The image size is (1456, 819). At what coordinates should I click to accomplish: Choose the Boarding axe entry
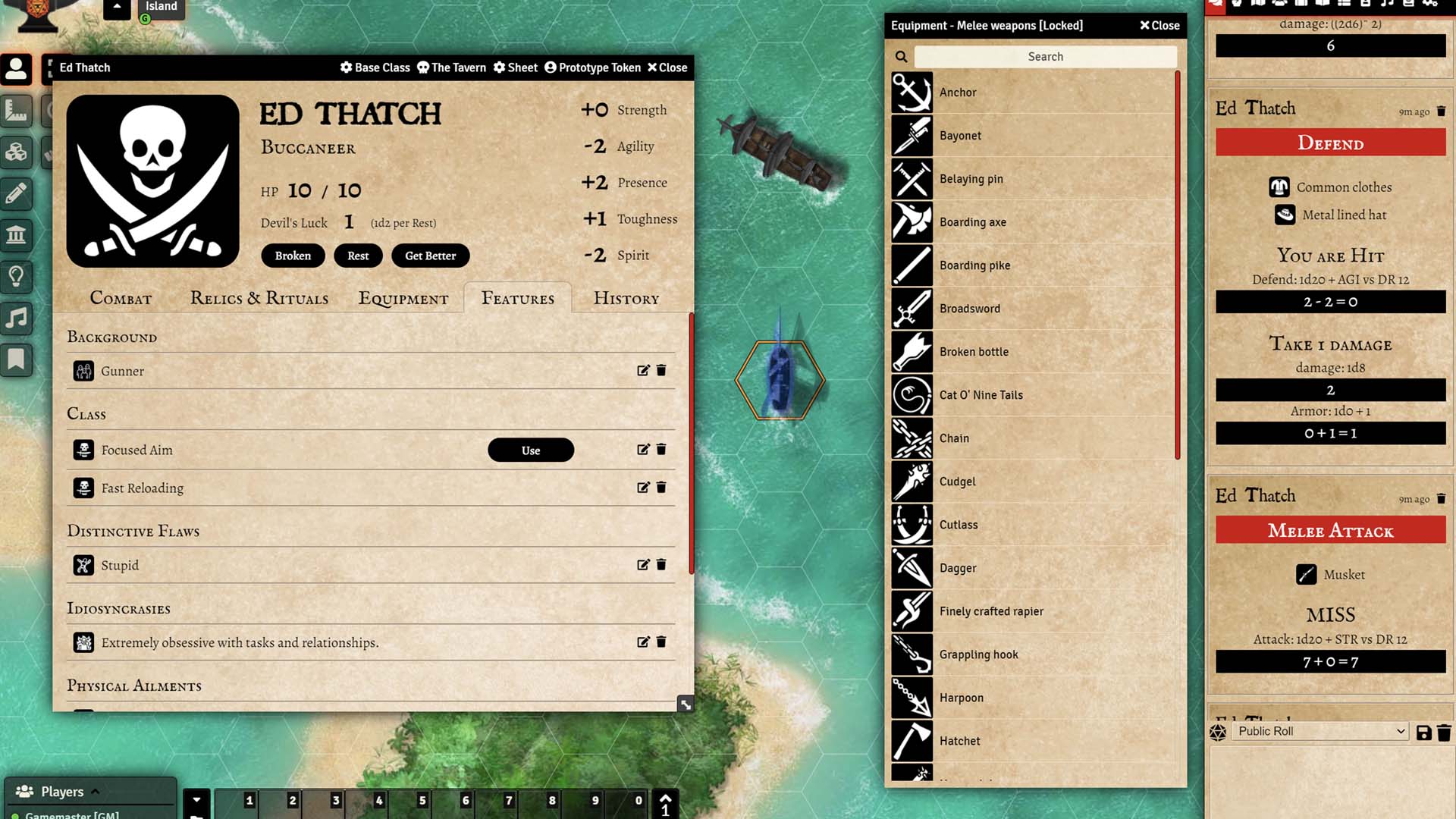pyautogui.click(x=972, y=222)
